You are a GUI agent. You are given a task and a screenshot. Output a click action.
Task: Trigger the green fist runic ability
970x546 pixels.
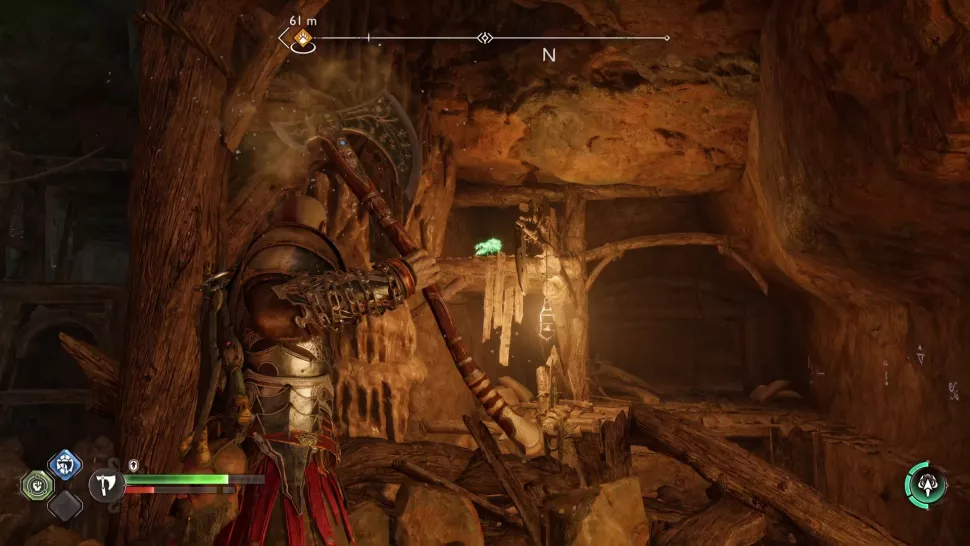(x=36, y=485)
